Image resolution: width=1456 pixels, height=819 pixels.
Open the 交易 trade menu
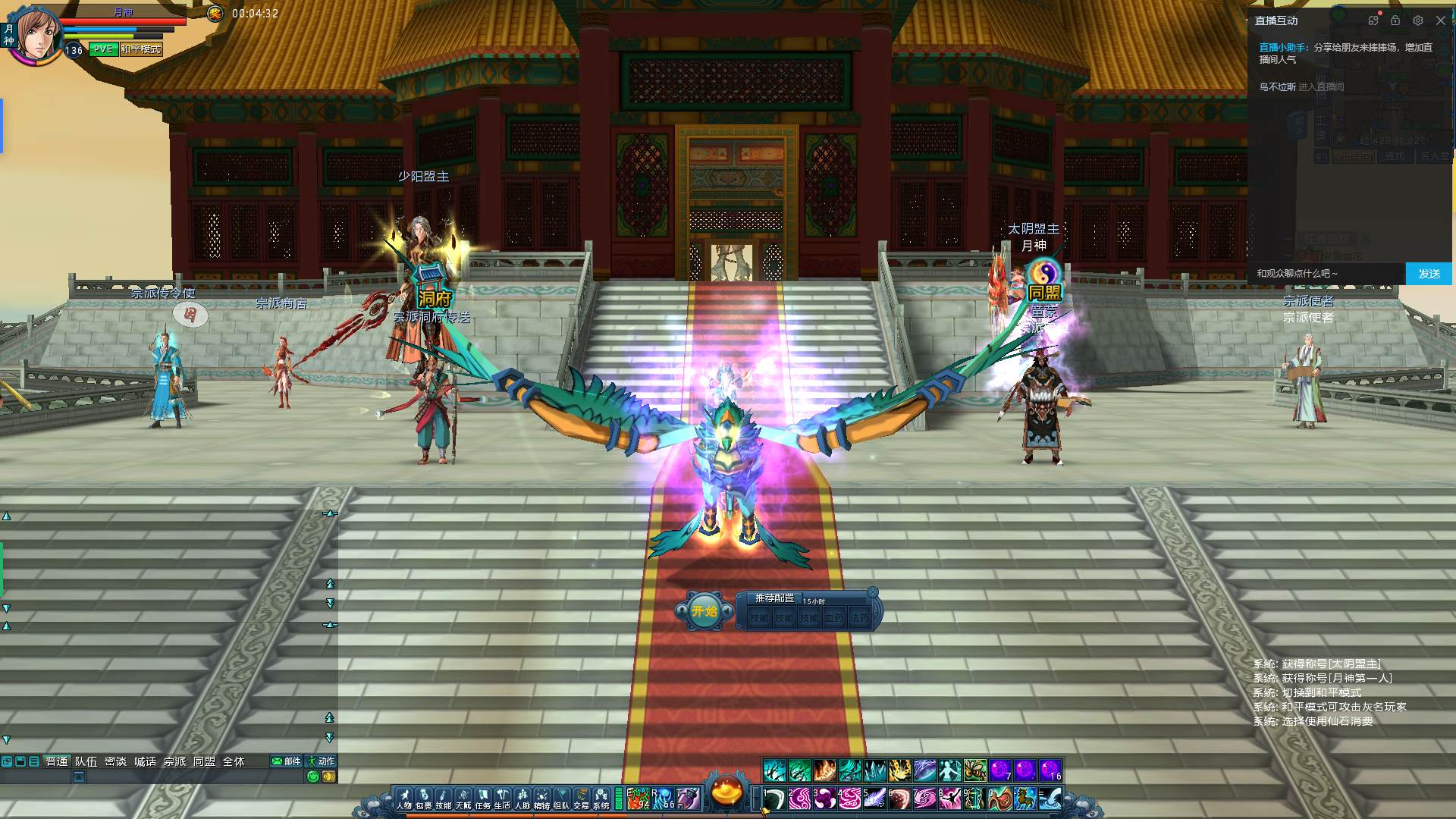point(582,799)
